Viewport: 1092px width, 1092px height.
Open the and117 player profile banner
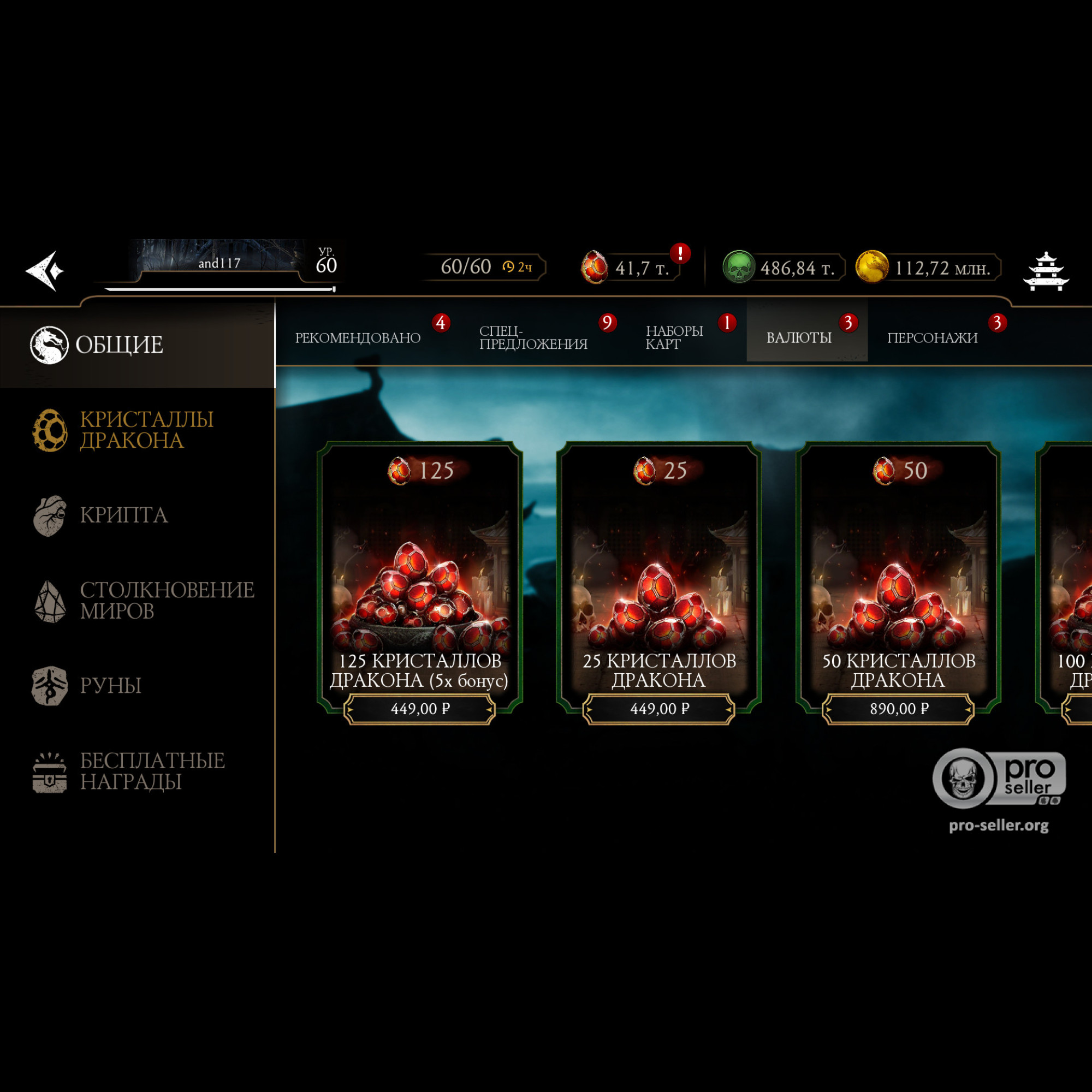pos(219,263)
